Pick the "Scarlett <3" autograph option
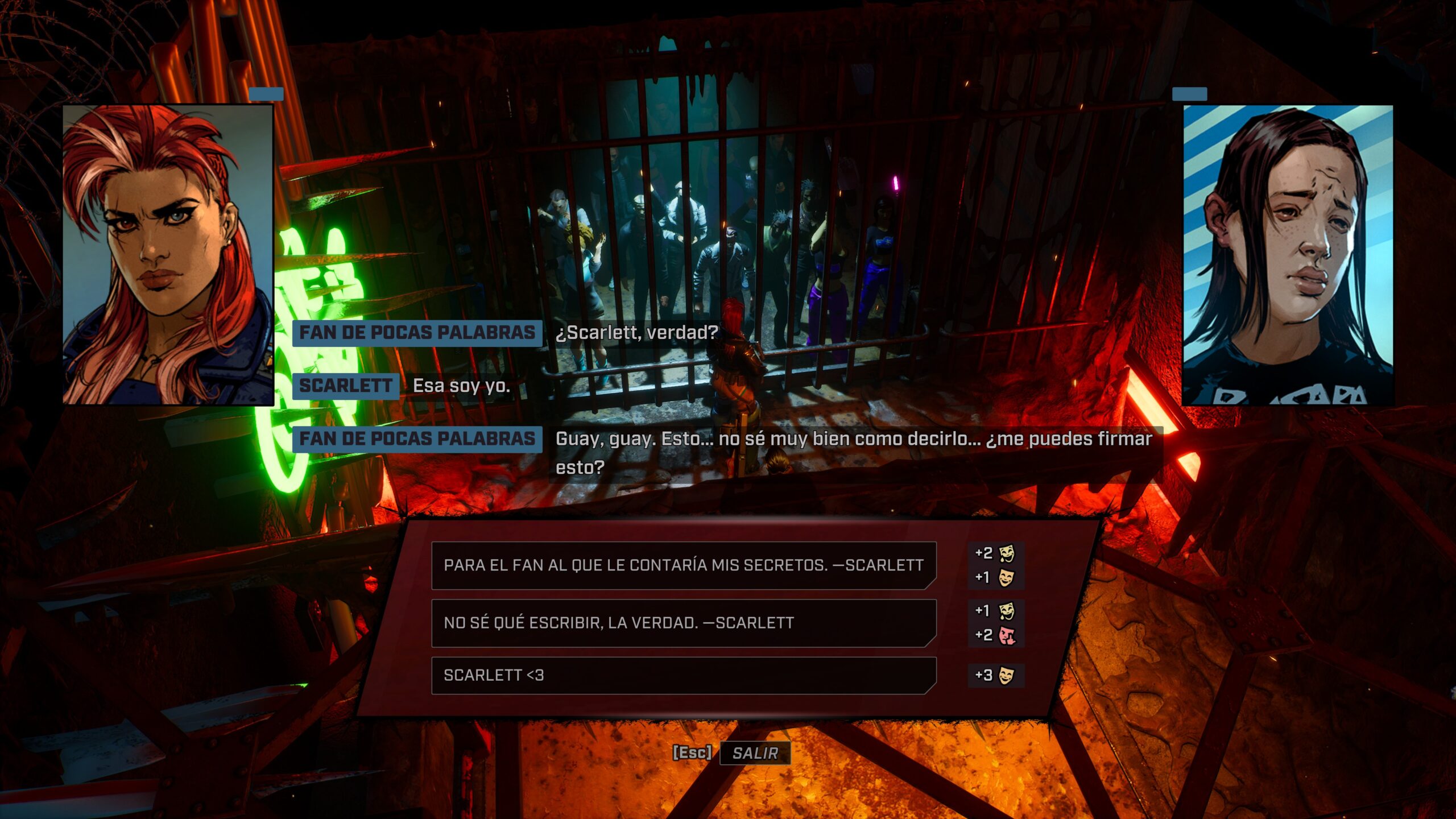The height and width of the screenshot is (819, 1456). click(x=683, y=676)
